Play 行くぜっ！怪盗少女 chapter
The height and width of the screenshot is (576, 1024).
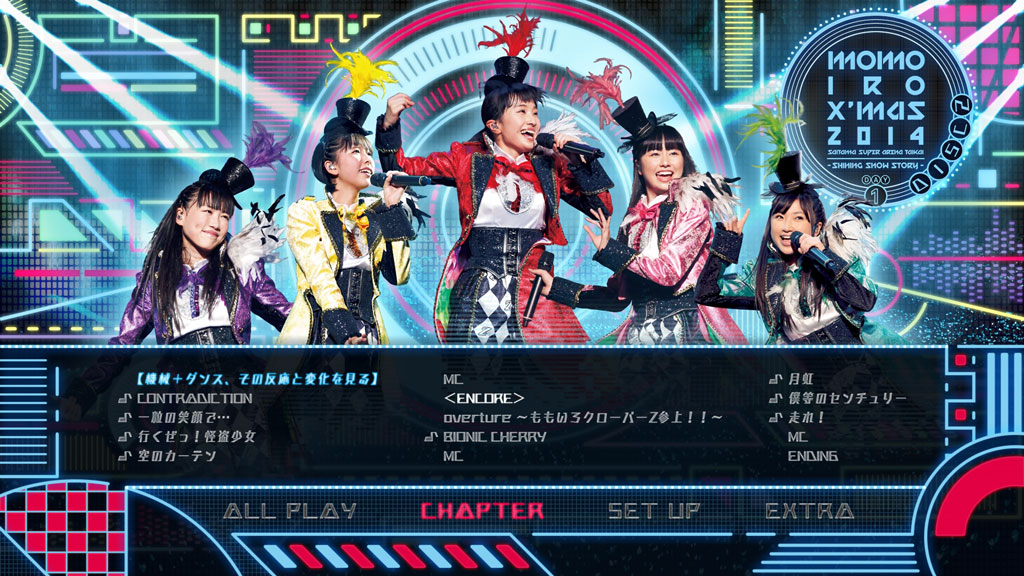pyautogui.click(x=196, y=437)
